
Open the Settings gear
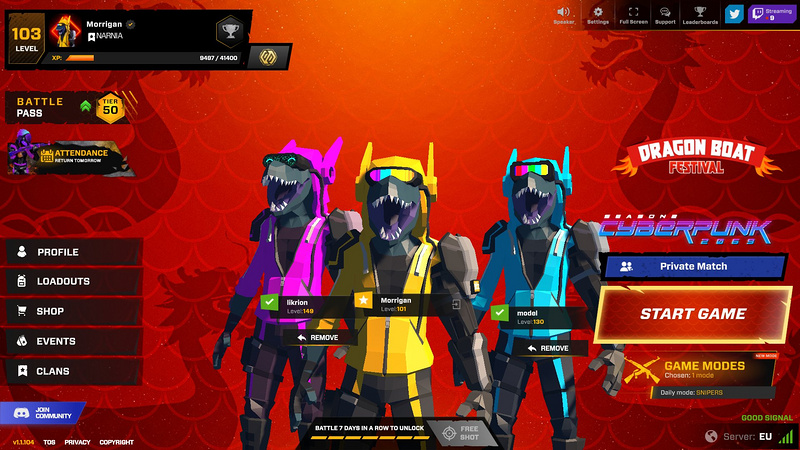[598, 13]
